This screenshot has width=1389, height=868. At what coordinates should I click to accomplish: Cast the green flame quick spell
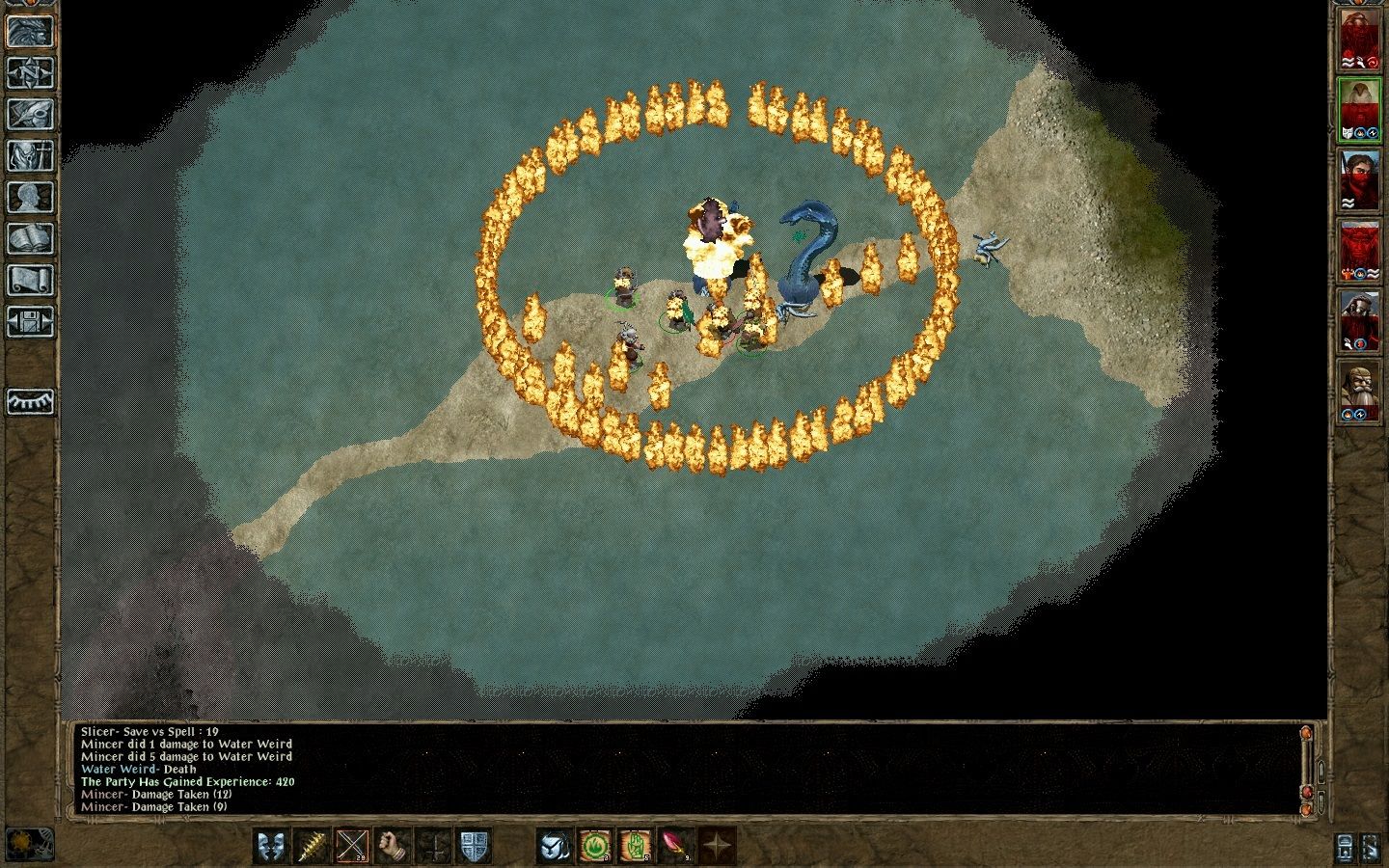point(595,846)
